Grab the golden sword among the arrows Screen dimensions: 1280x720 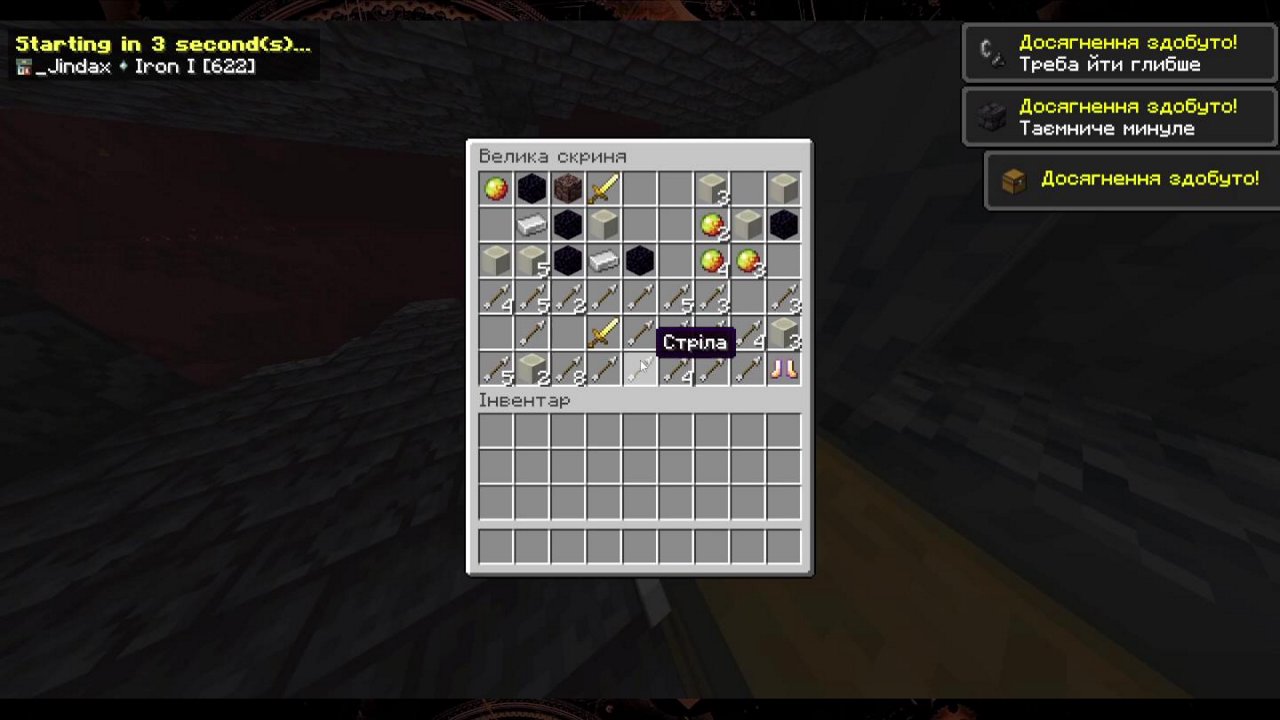(x=604, y=333)
